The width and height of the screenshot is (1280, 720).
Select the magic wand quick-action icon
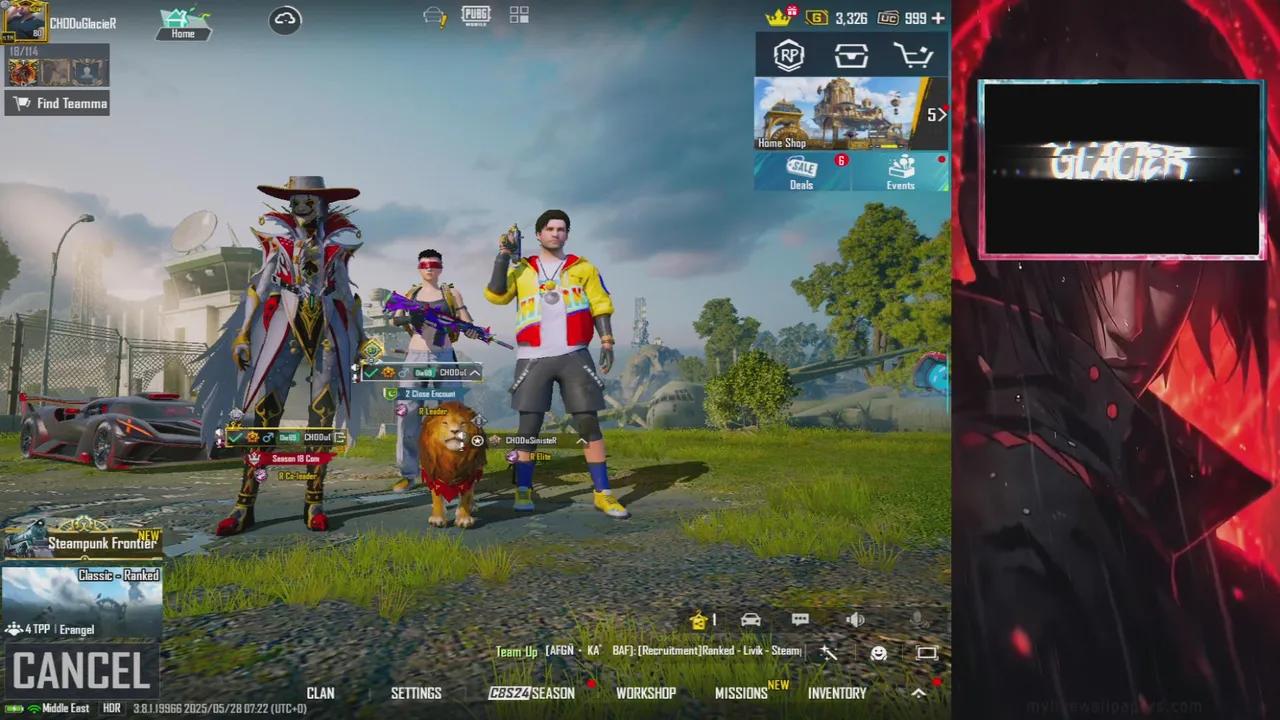[x=828, y=652]
